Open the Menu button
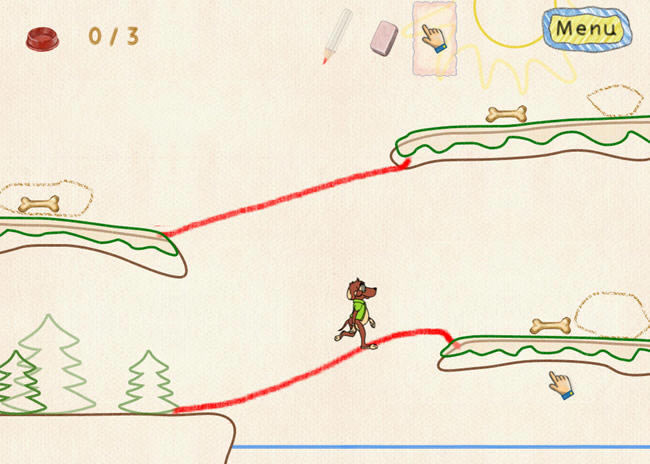The image size is (650, 464). coord(588,28)
